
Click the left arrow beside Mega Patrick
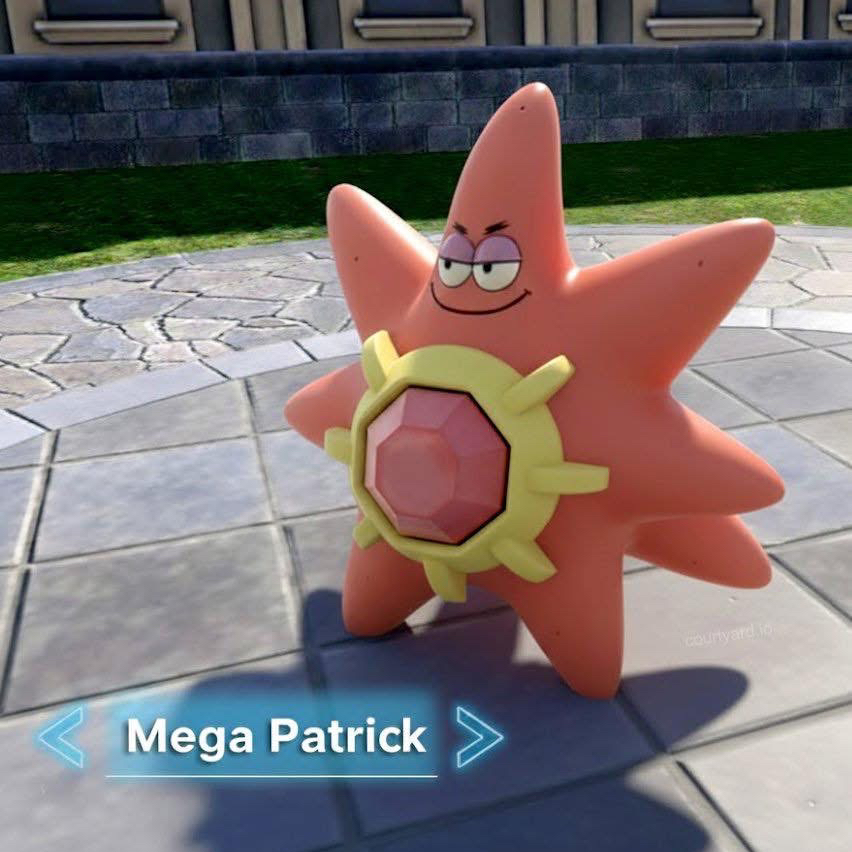click(61, 737)
